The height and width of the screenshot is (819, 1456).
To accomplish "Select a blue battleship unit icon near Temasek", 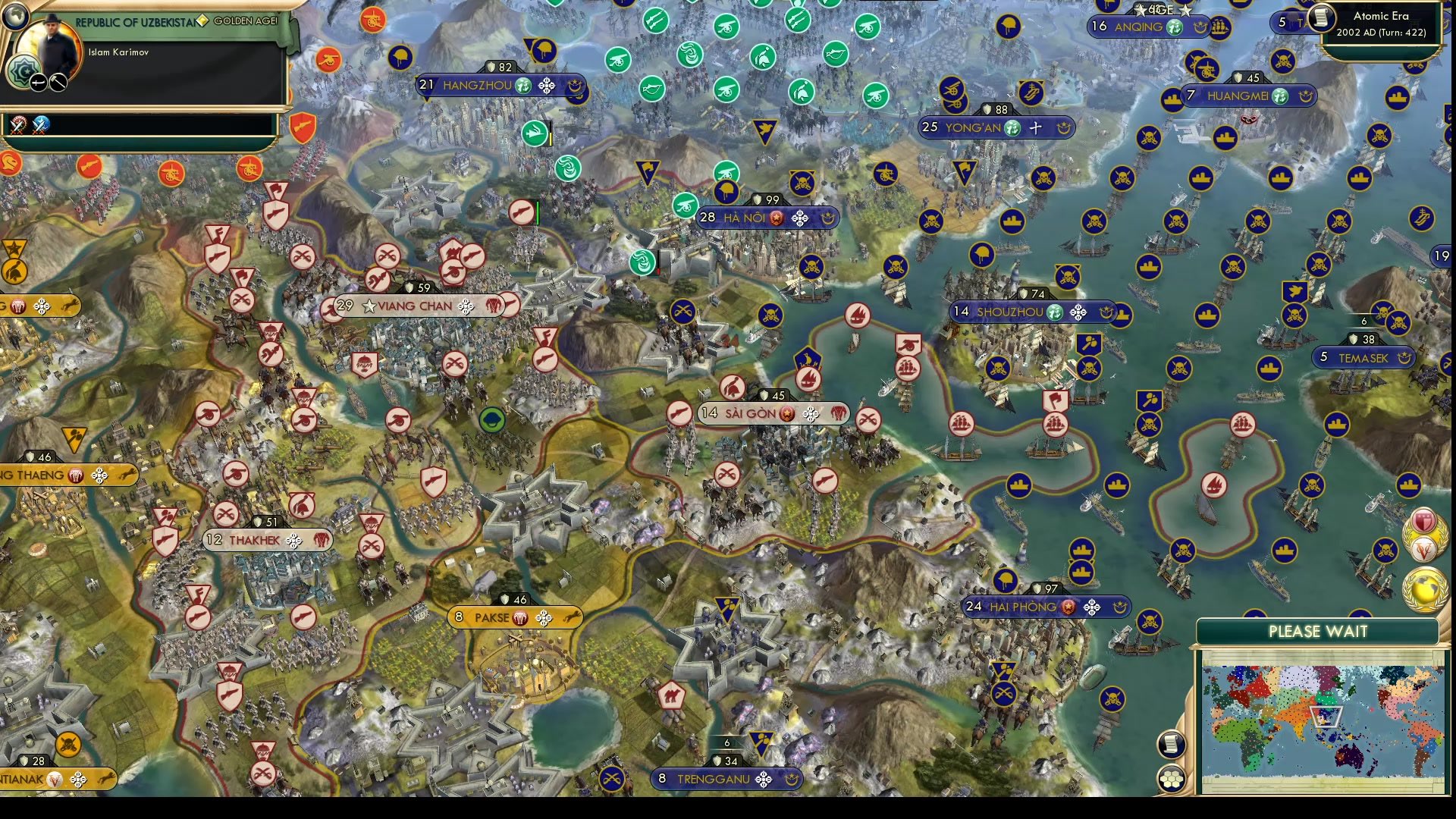I will point(1270,369).
